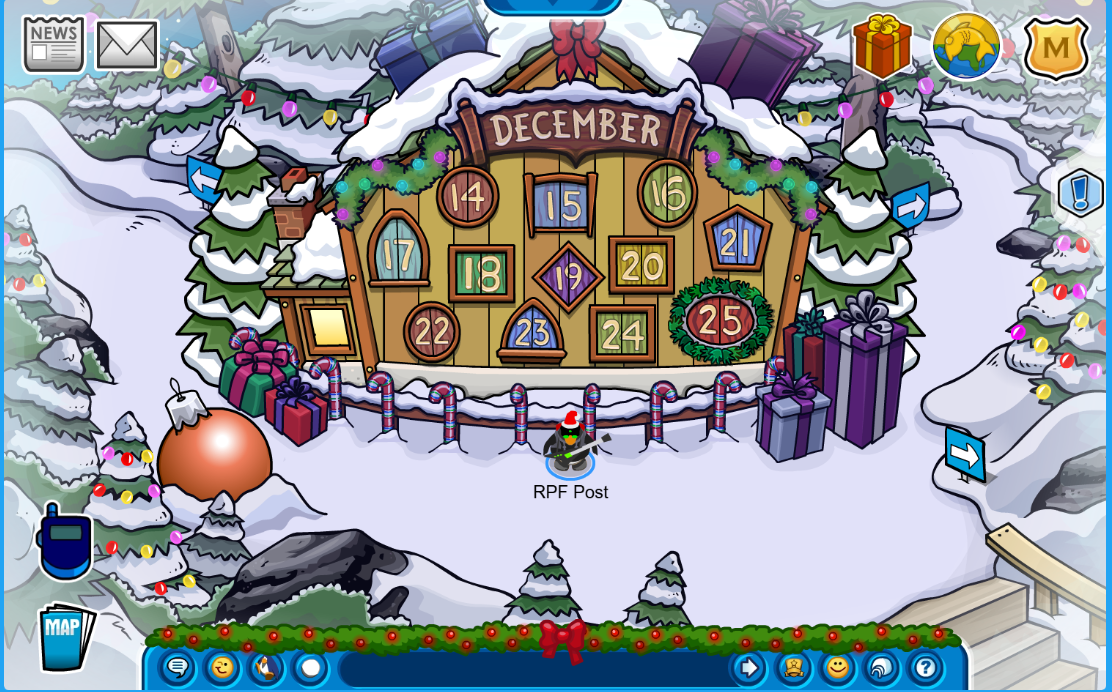This screenshot has height=692, width=1112.
Task: Click the moderator M badge
Action: 1056,47
